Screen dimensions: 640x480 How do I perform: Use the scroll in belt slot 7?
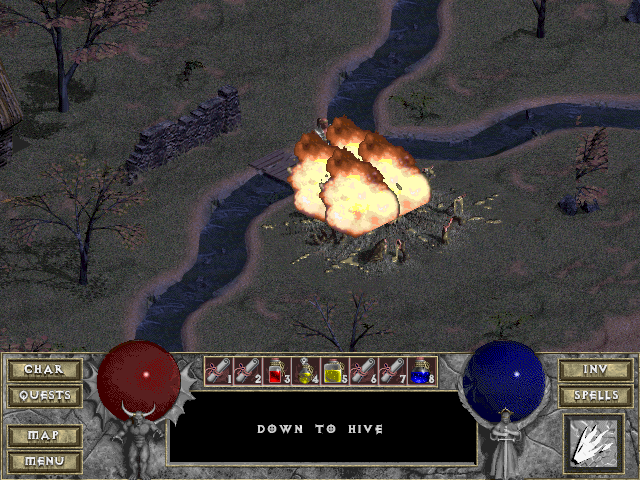(392, 372)
